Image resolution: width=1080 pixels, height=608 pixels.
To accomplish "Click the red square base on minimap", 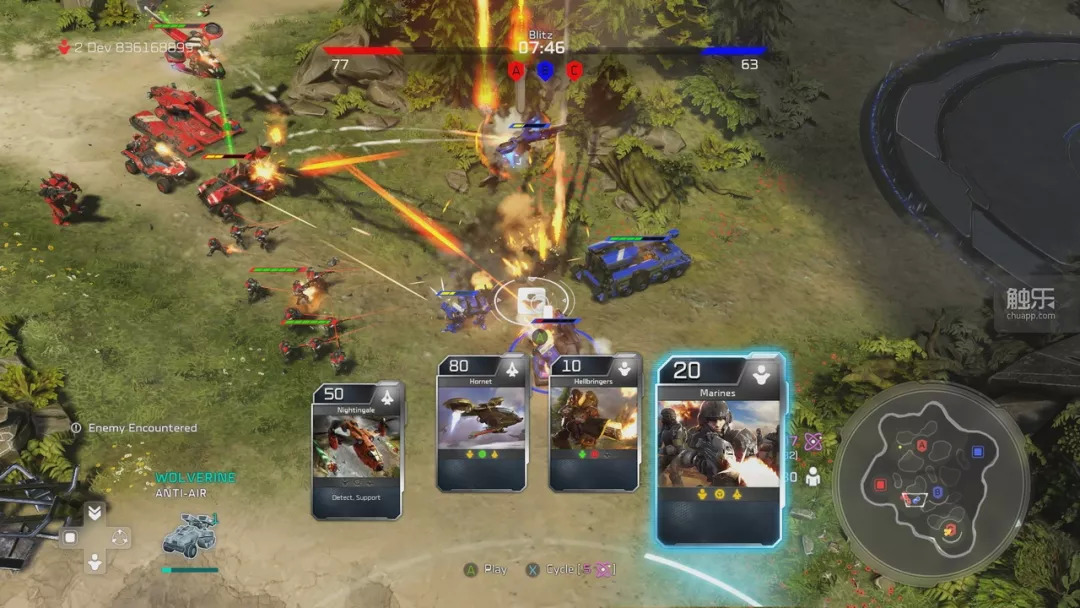I will click(x=881, y=485).
